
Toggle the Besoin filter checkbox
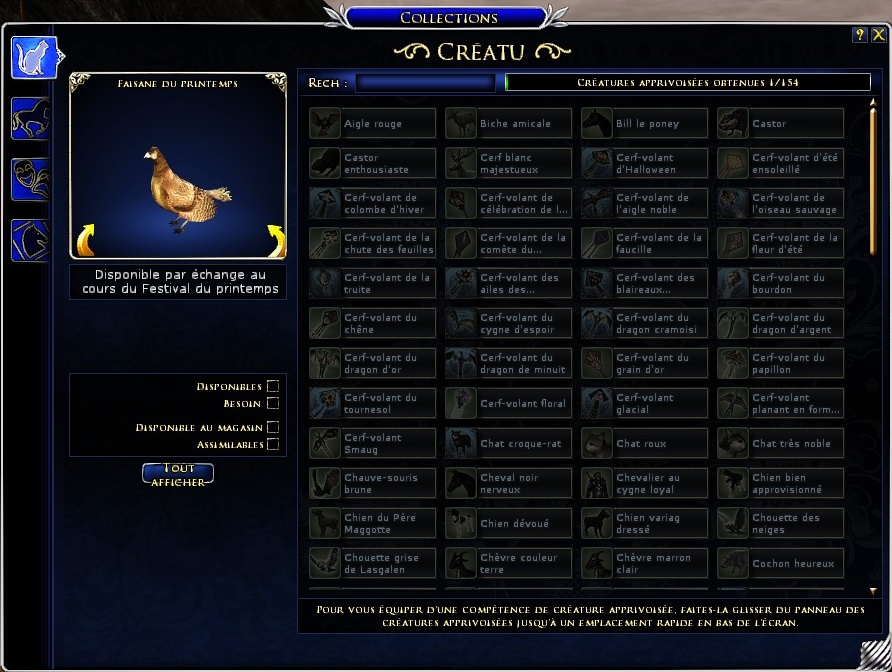[273, 403]
